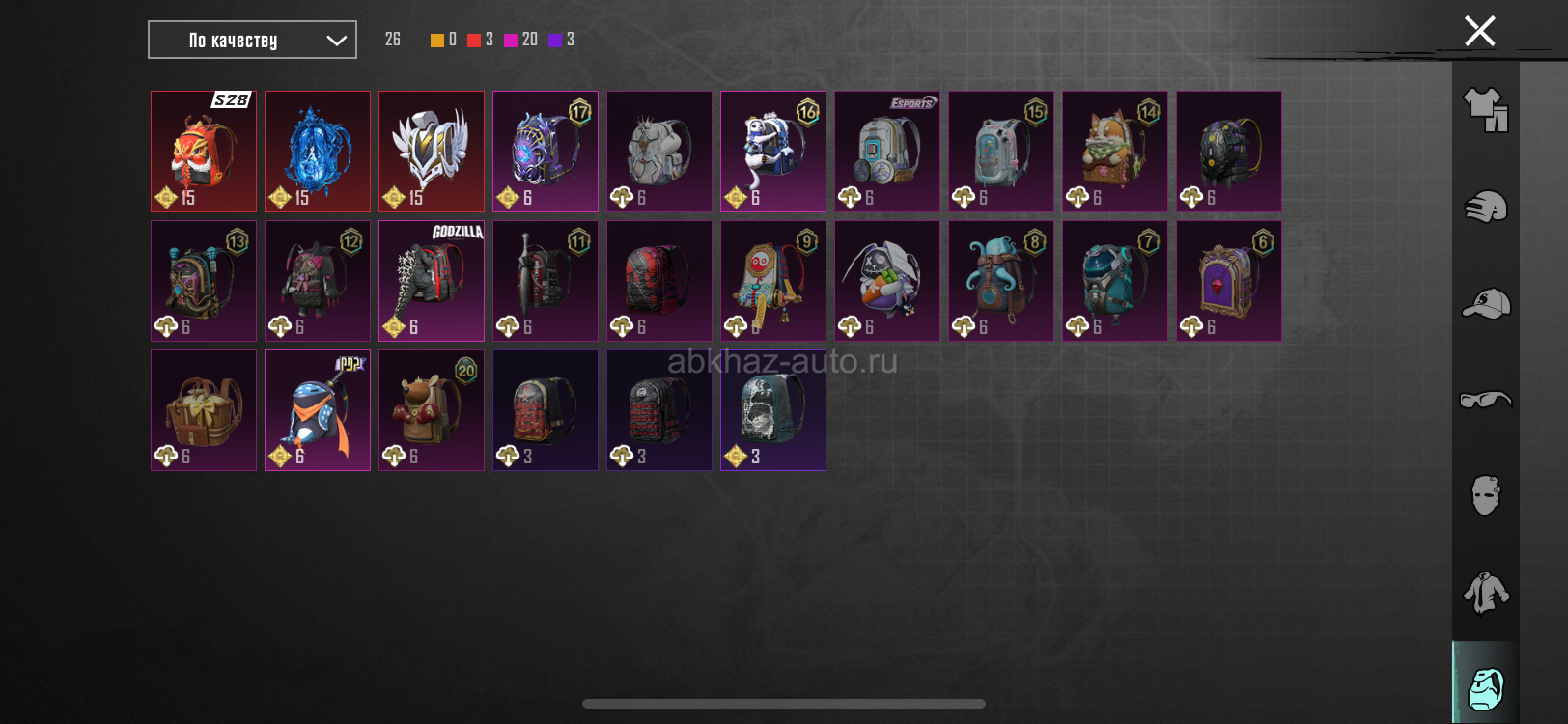Select the corgi dog backpack
1568x724 pixels.
(x=1115, y=152)
